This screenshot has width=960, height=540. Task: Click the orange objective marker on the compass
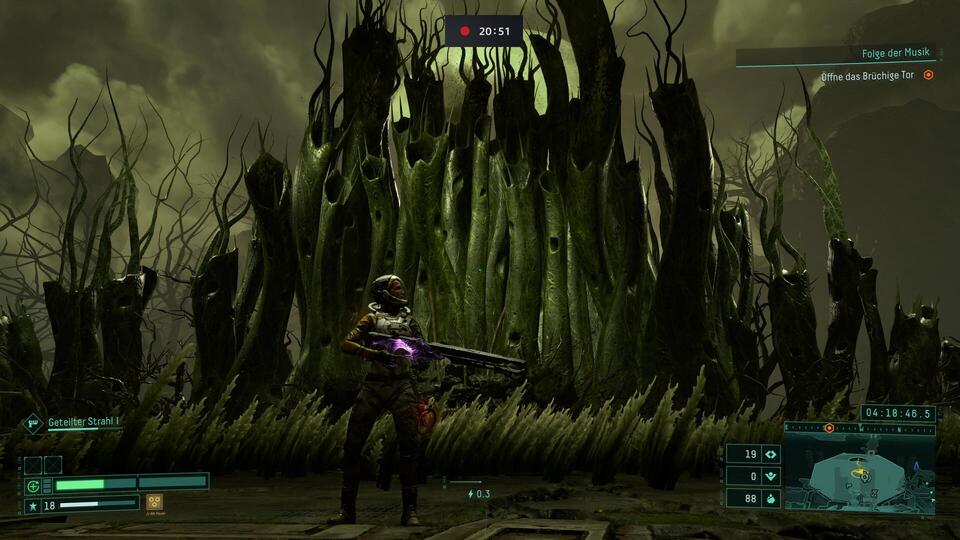[829, 428]
